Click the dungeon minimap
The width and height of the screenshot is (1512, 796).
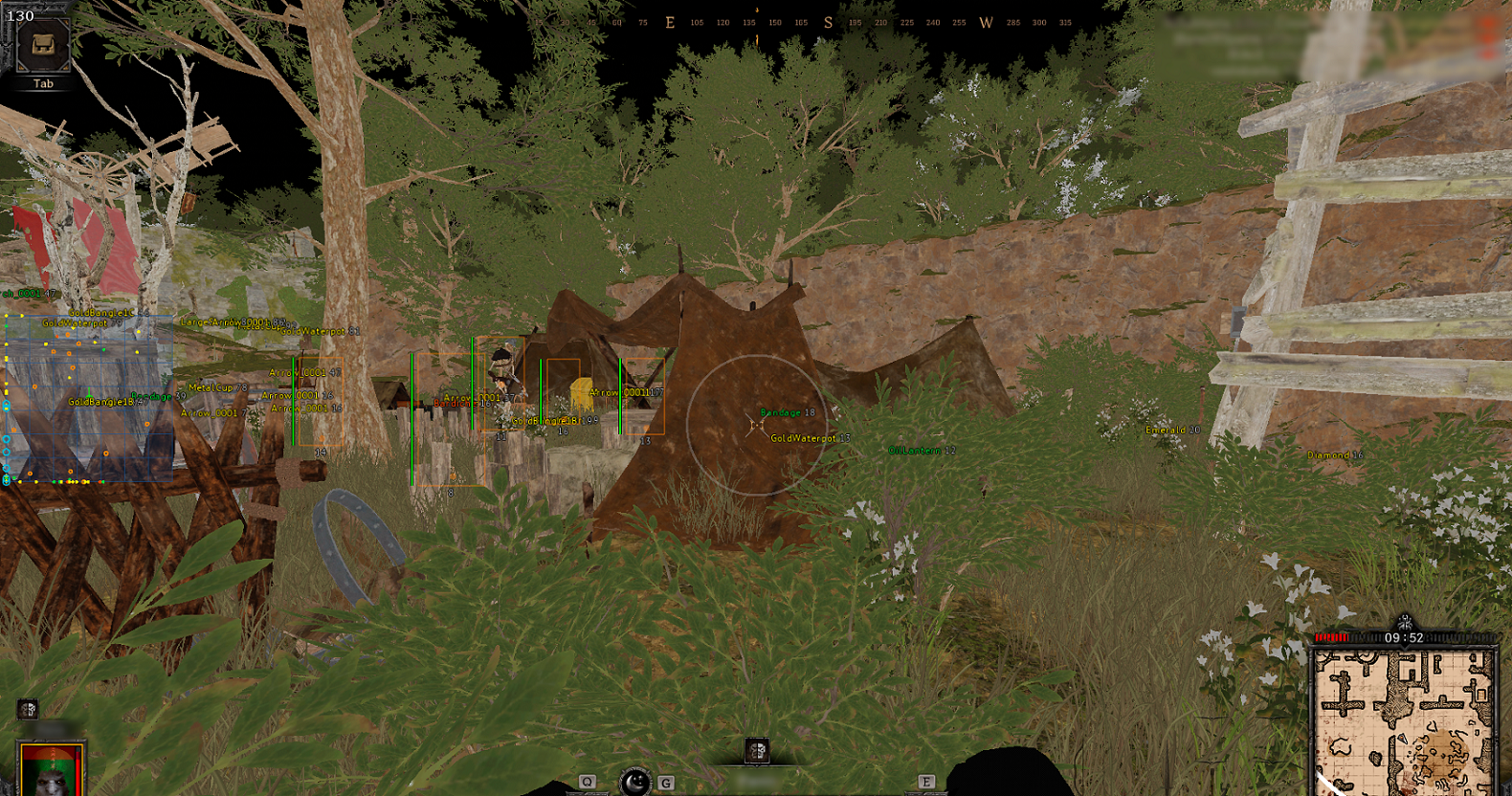1404,718
